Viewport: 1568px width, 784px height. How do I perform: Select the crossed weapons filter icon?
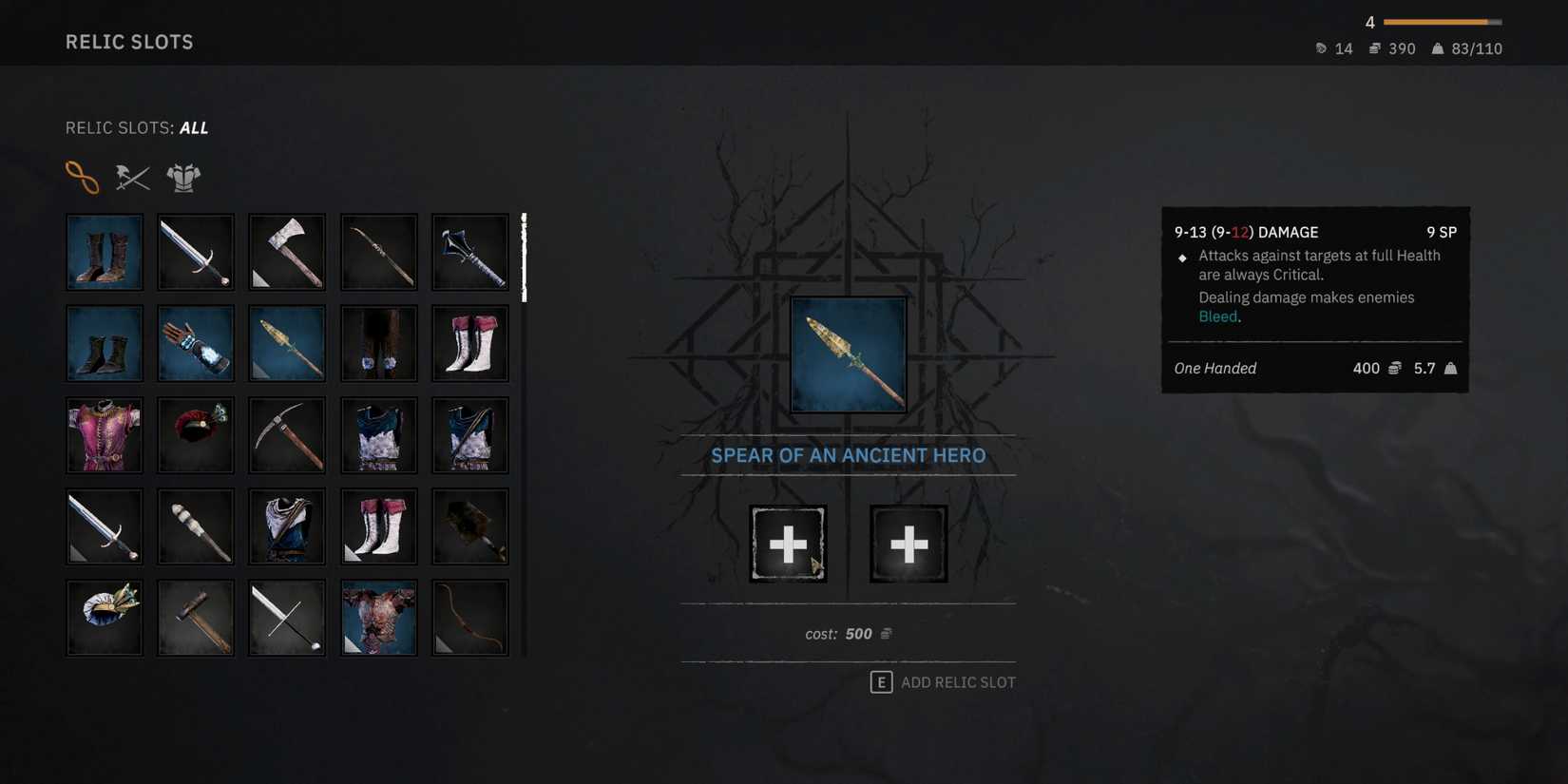(132, 177)
